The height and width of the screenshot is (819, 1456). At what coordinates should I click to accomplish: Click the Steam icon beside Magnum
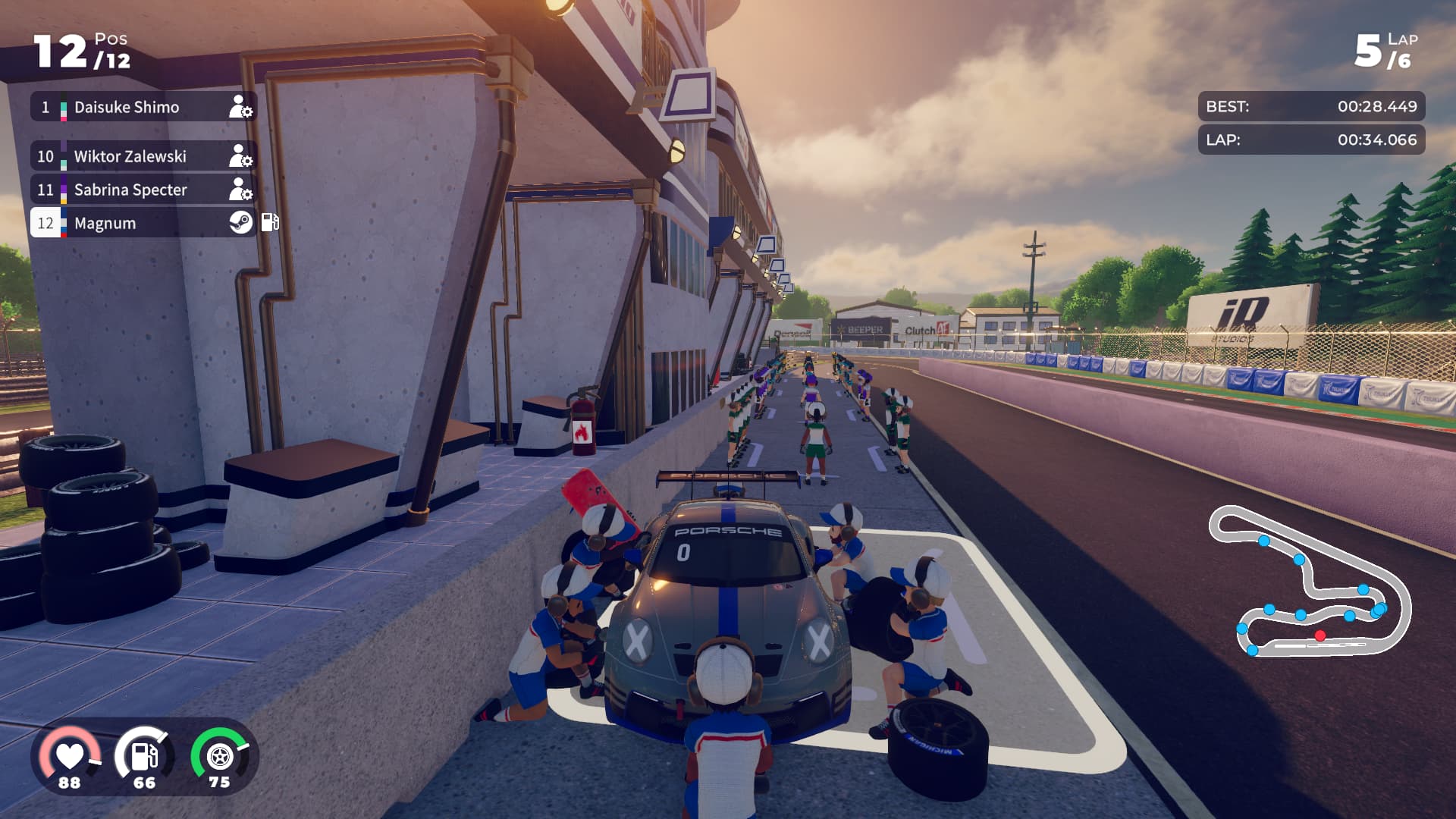point(241,222)
